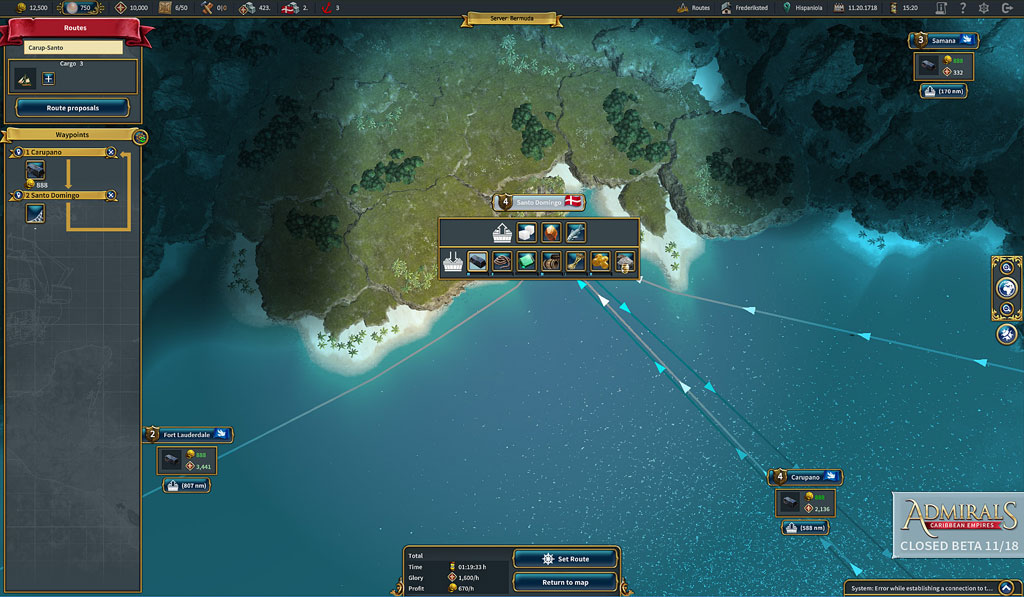Zoom in with the top magnifier button
This screenshot has width=1024, height=597.
(x=1006, y=268)
